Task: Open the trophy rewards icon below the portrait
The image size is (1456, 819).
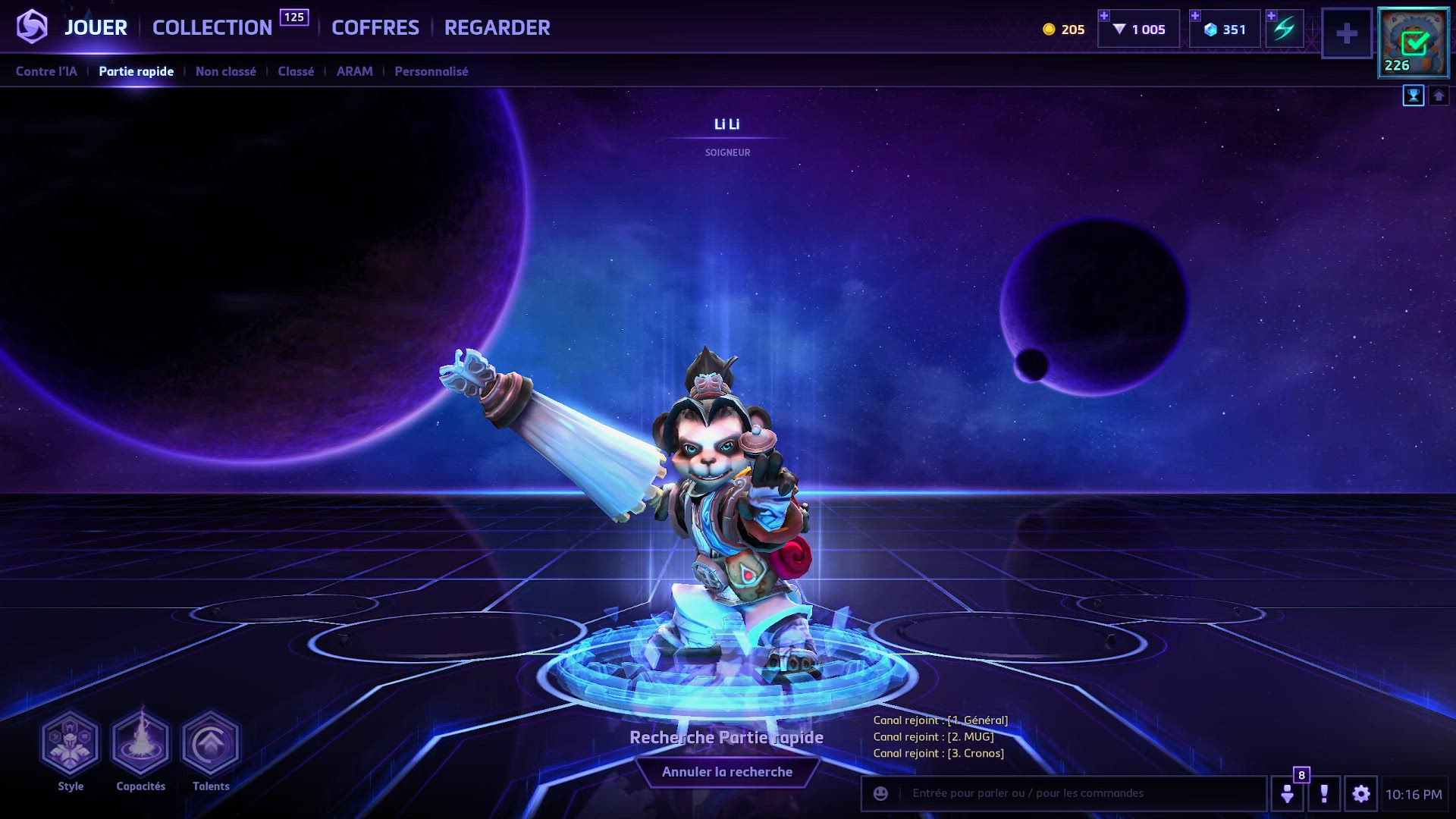Action: click(1414, 96)
